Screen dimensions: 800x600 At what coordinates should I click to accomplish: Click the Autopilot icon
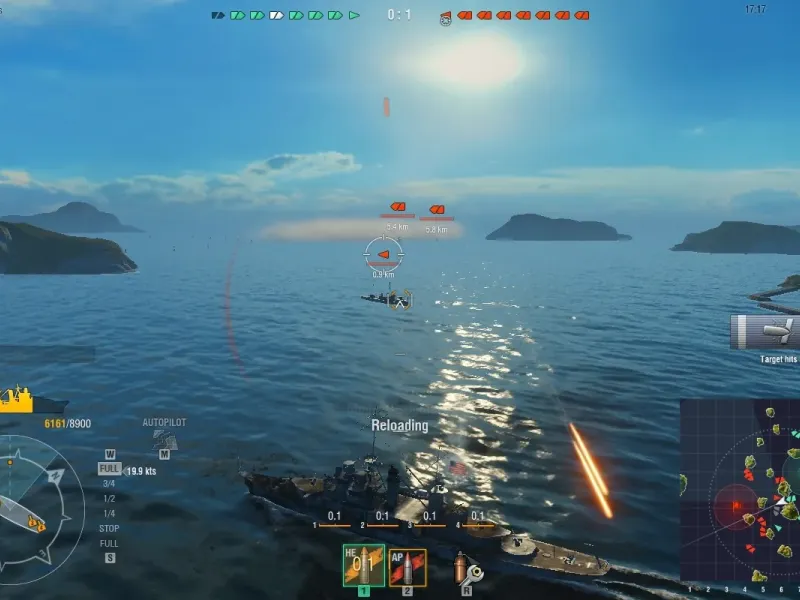point(165,439)
